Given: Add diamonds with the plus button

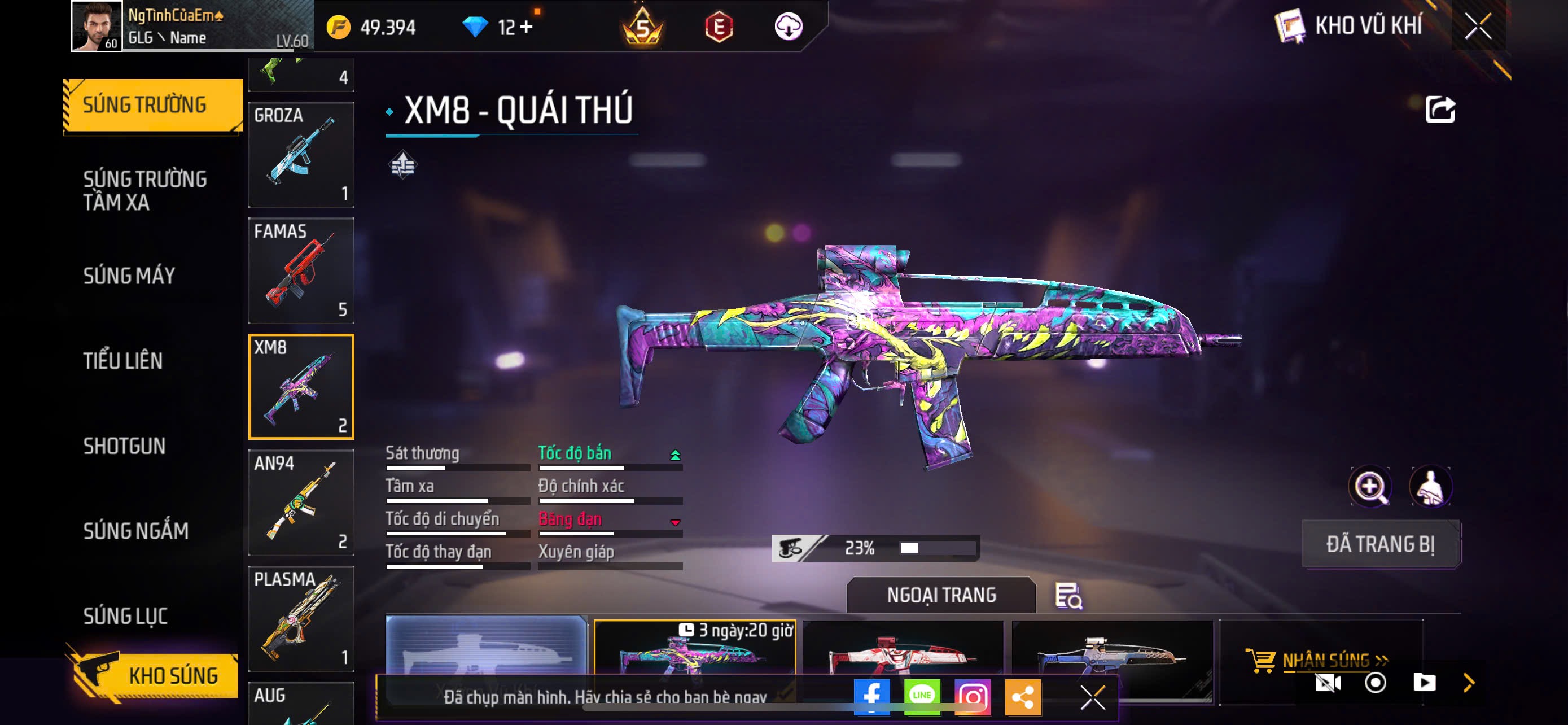Looking at the screenshot, I should click(x=526, y=27).
